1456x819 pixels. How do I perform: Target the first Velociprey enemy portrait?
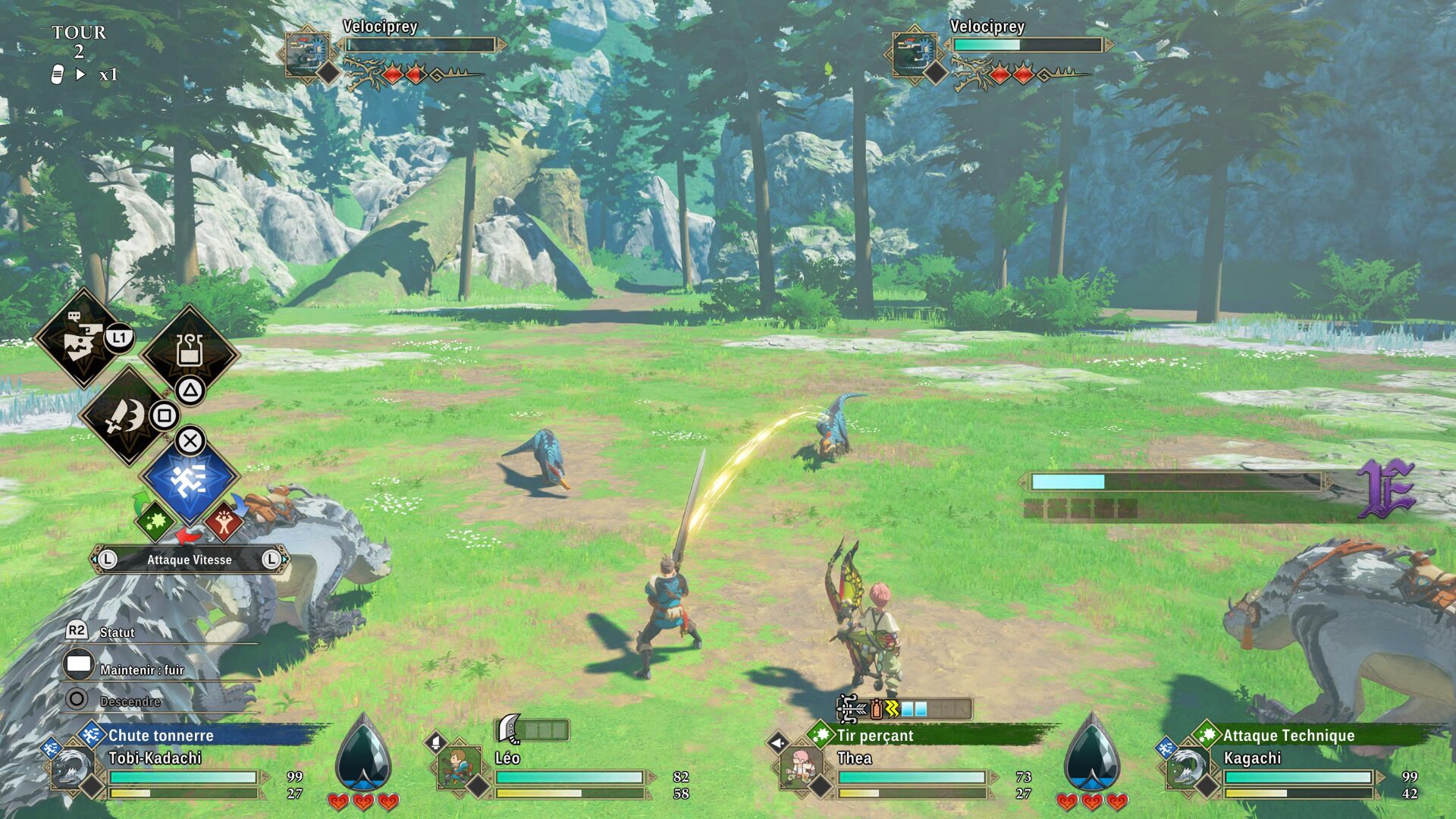coord(307,53)
